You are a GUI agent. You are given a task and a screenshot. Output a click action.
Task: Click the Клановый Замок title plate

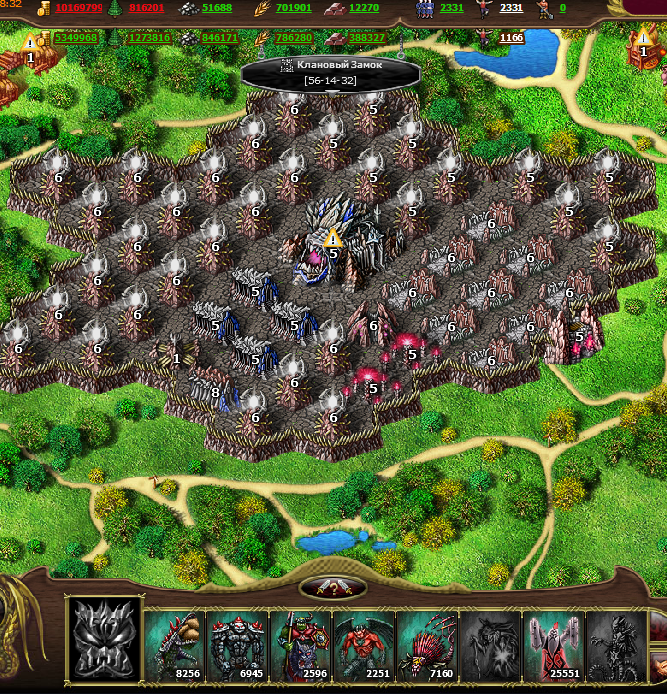click(x=331, y=72)
